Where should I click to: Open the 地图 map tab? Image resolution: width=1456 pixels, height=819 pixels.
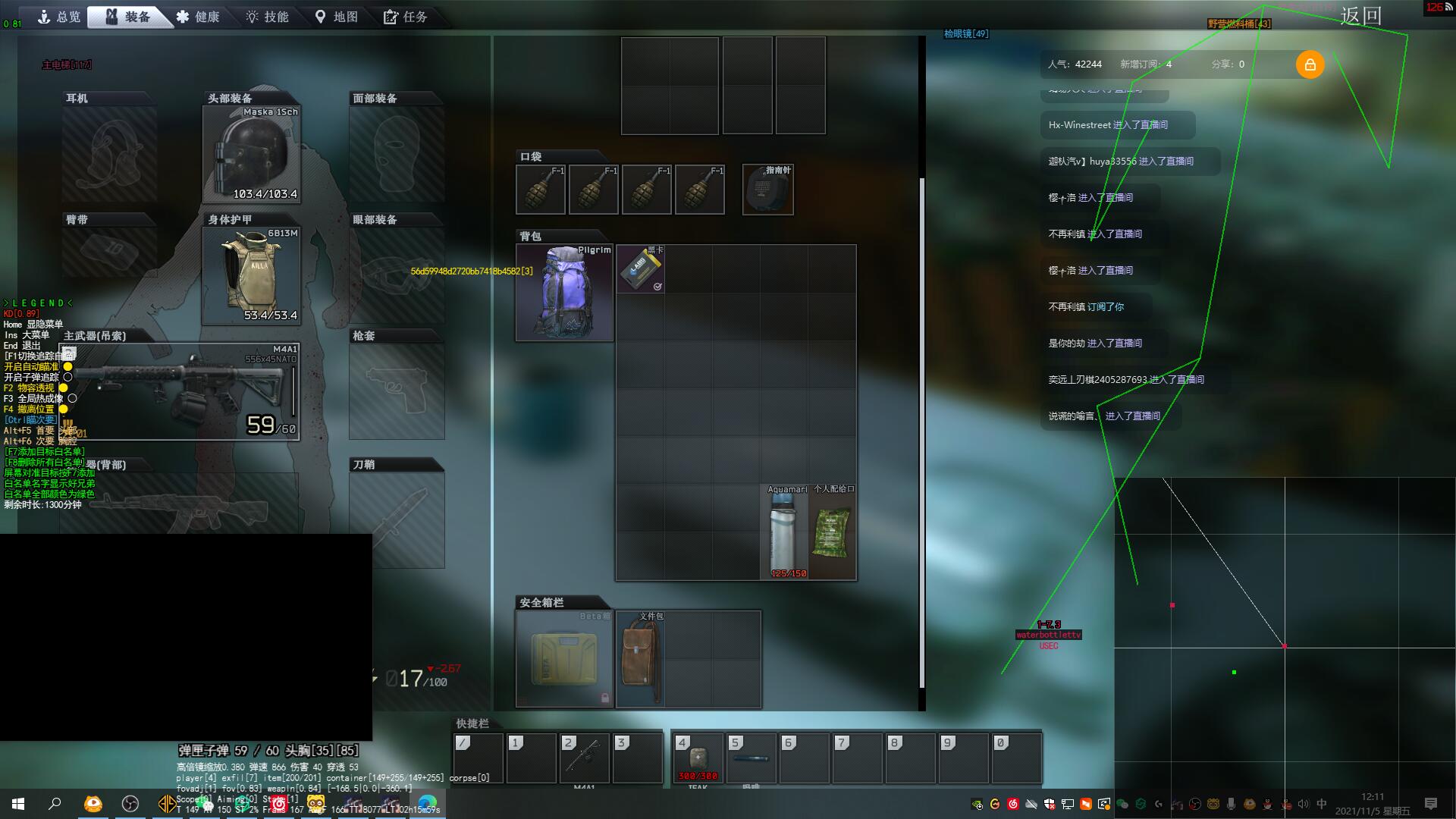(x=336, y=17)
